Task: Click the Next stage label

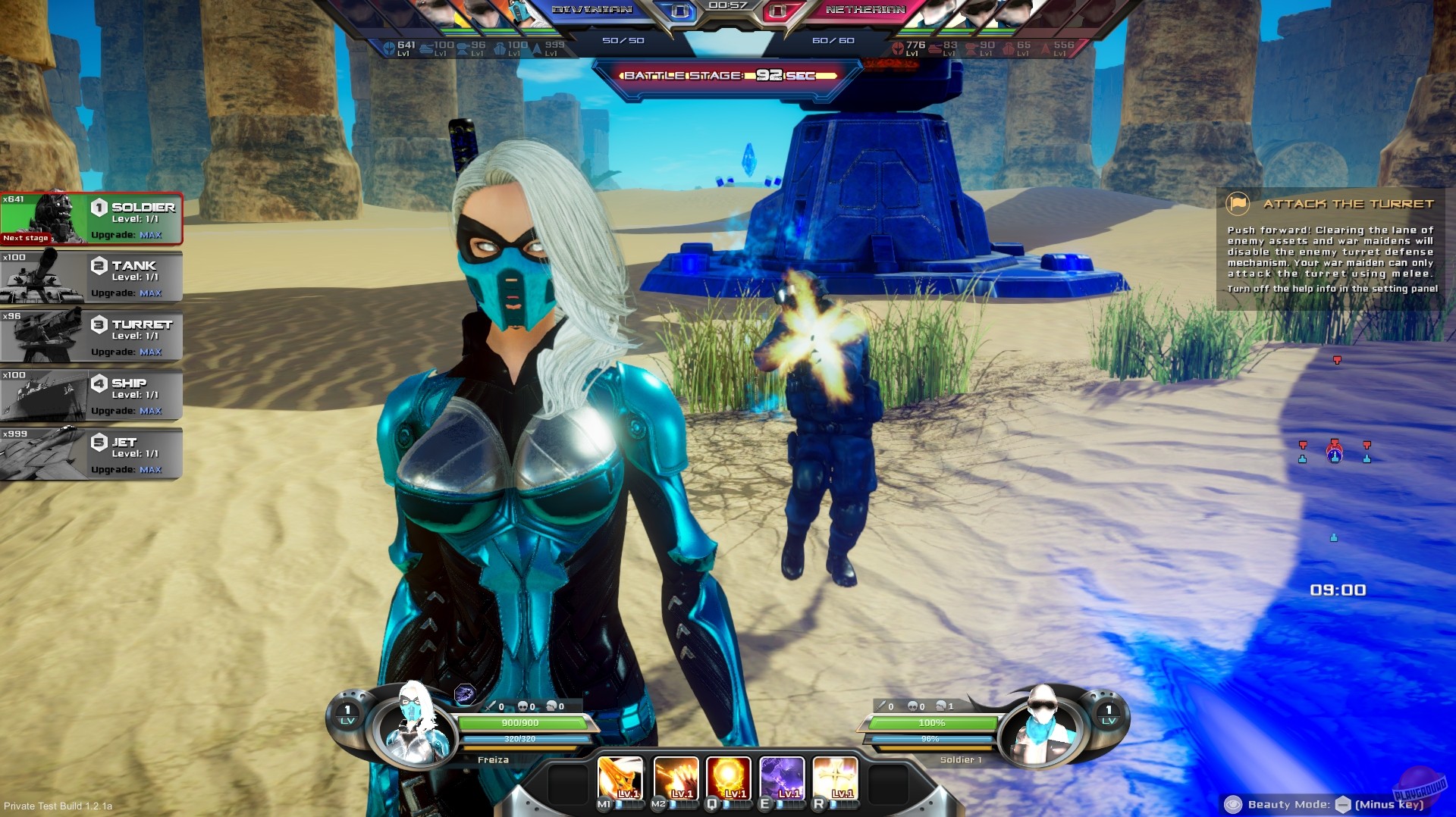Action: (x=25, y=237)
